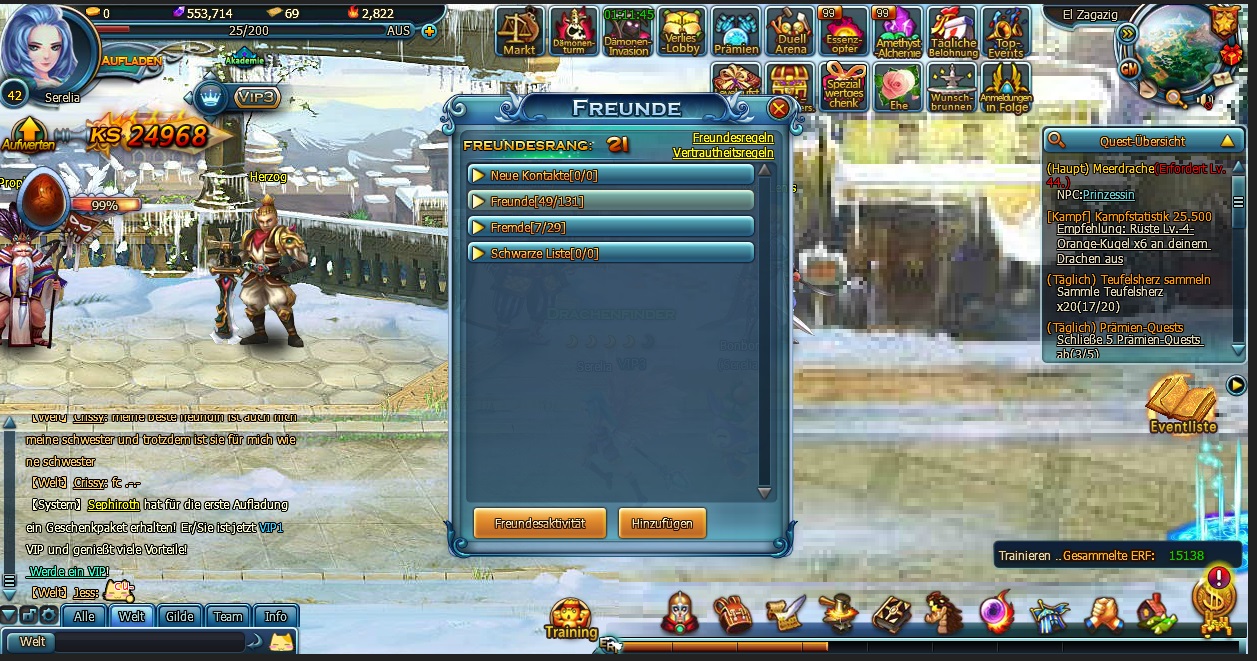This screenshot has width=1257, height=661.
Task: Expand the Fremde[7/29] group
Action: tap(610, 227)
